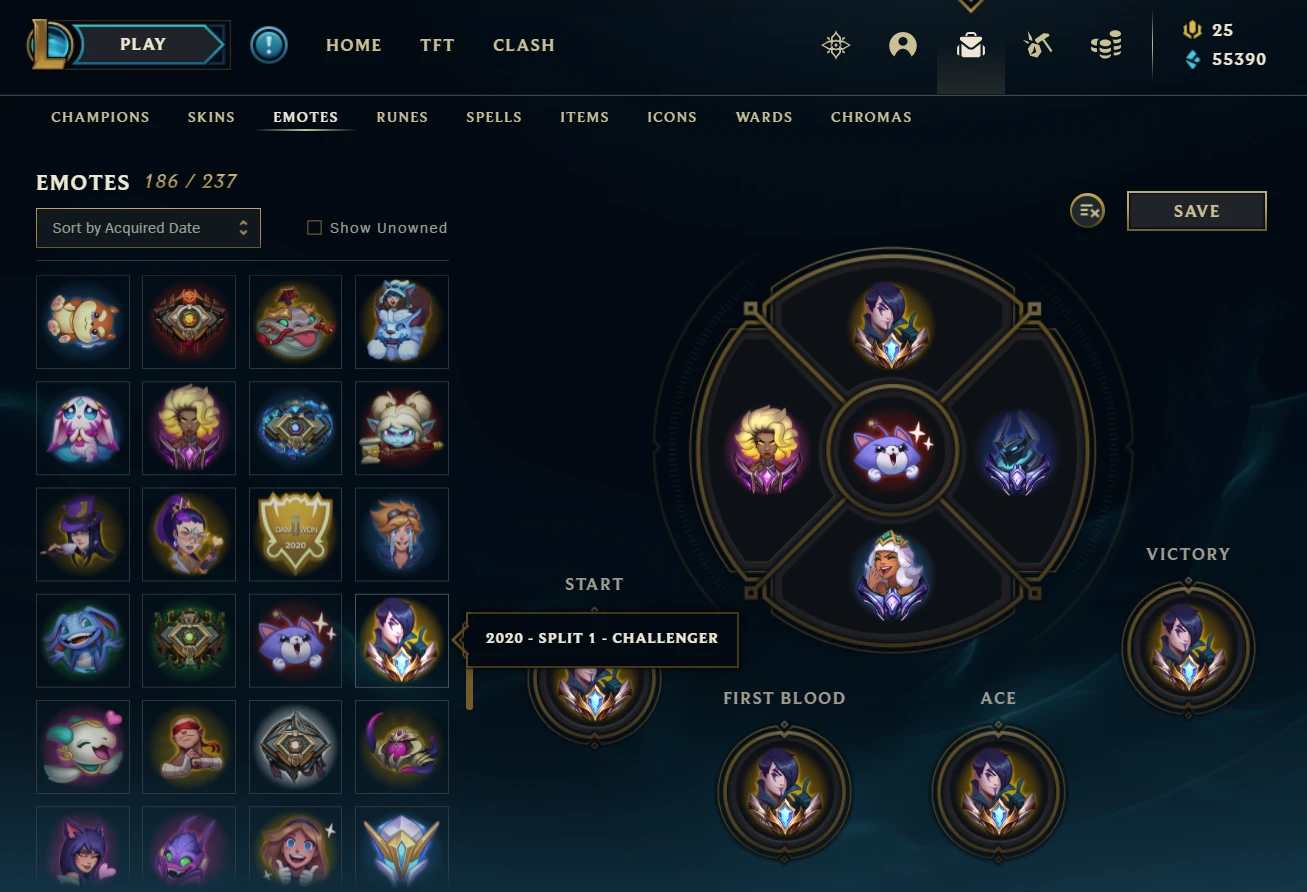Open the Collection backpack icon
The image size is (1307, 892).
coord(969,44)
